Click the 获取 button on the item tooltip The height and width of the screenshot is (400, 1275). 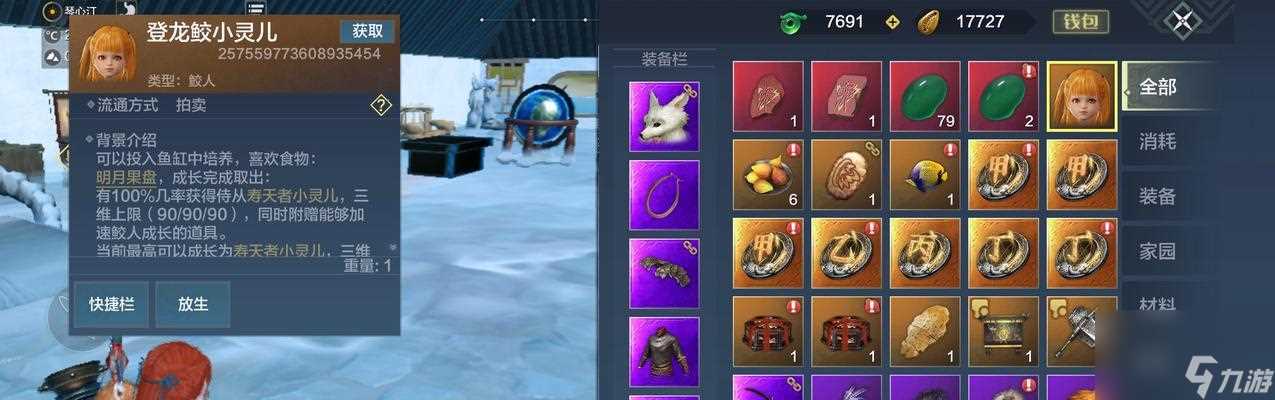coord(367,32)
